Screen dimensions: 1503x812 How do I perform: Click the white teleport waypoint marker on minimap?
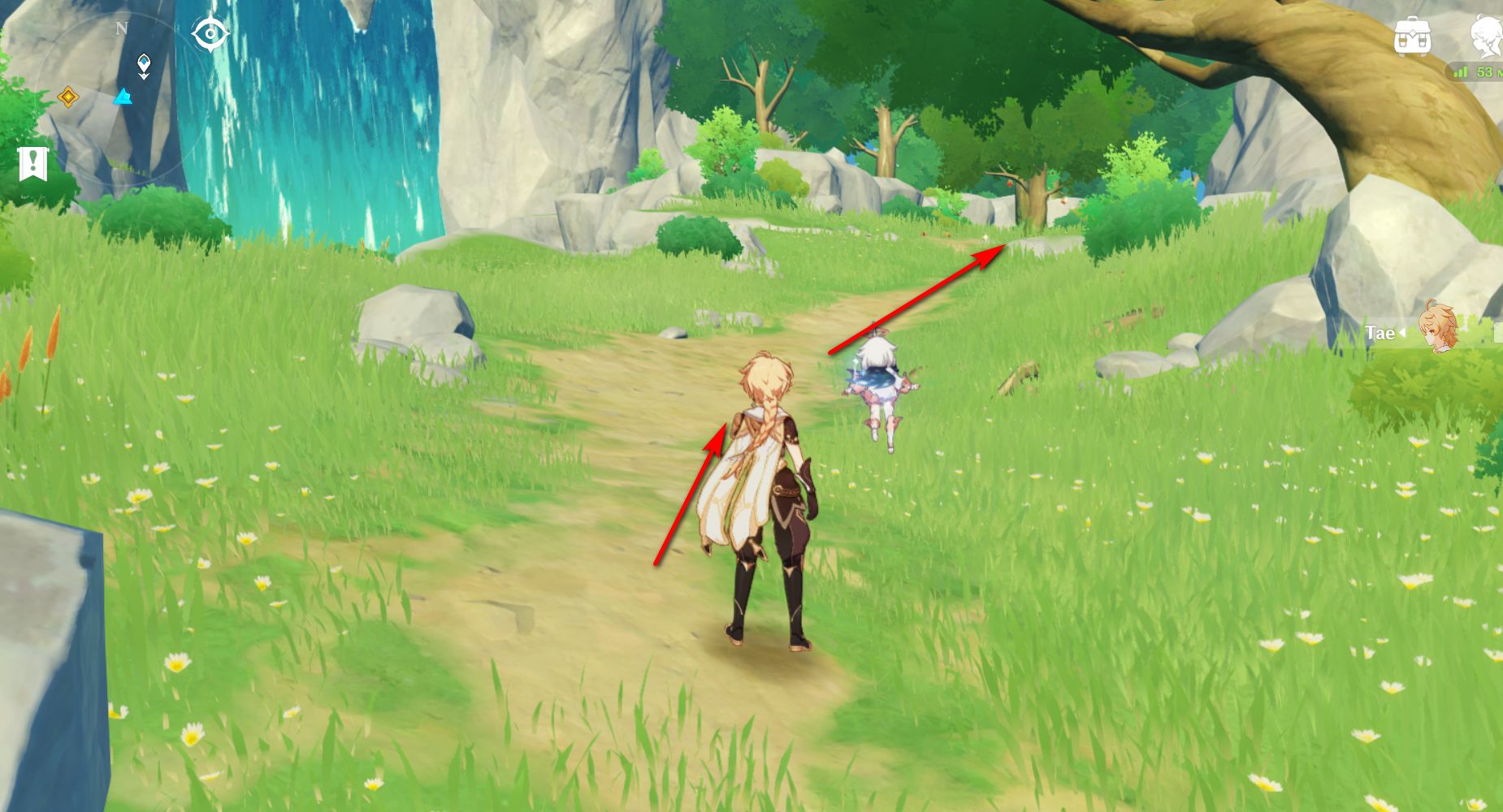click(x=144, y=65)
